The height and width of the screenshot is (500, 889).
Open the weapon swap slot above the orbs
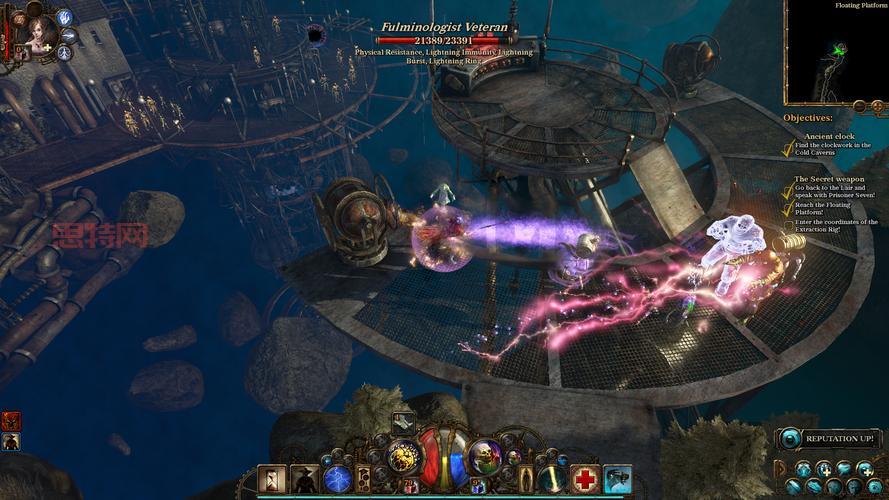tap(403, 423)
